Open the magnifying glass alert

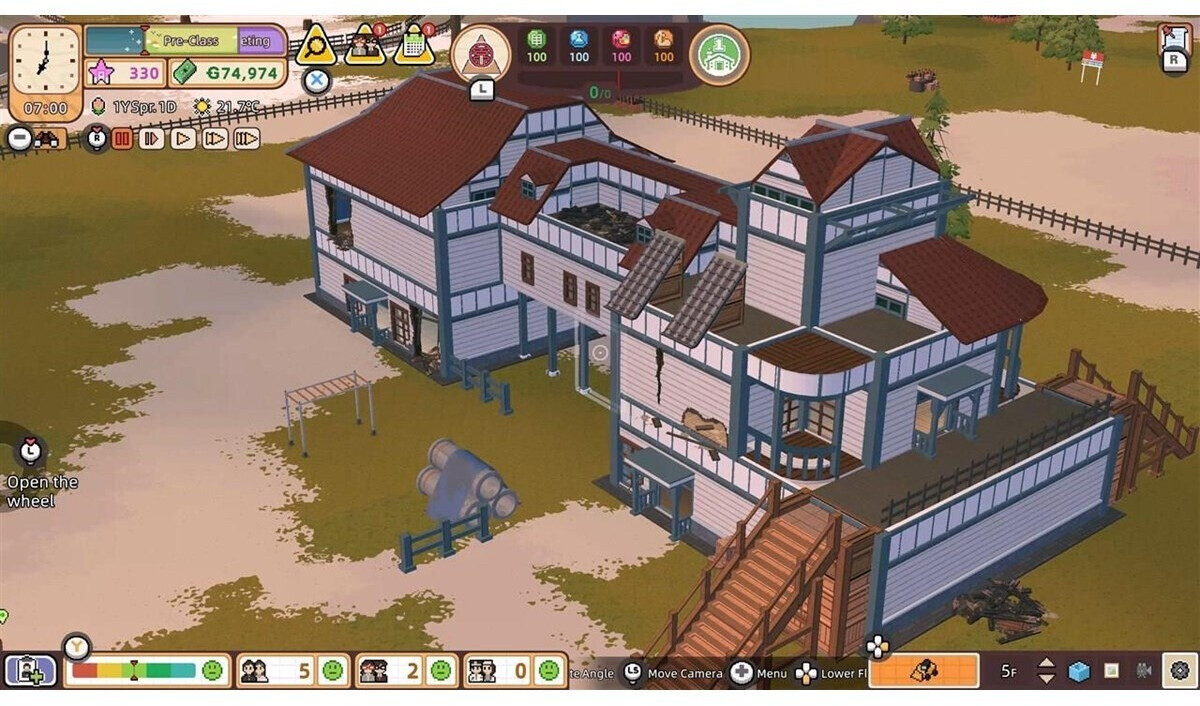pos(316,45)
